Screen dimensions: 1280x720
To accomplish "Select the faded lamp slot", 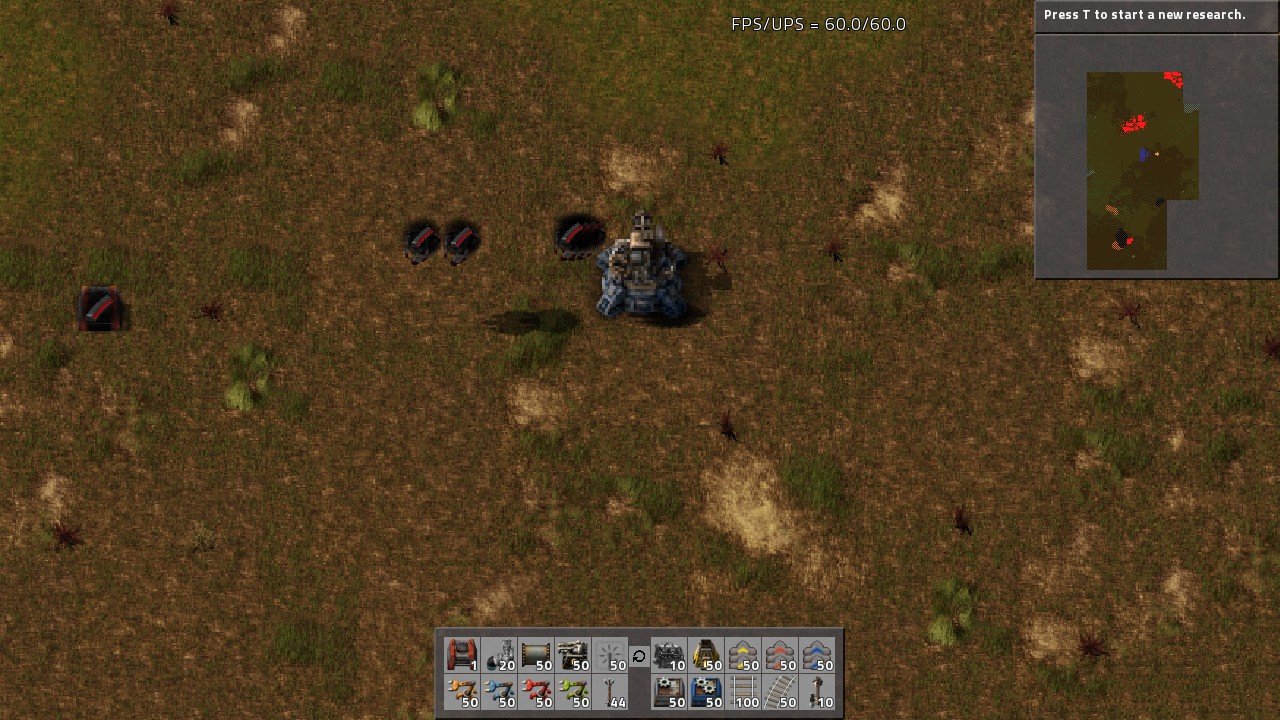I will pyautogui.click(x=610, y=655).
